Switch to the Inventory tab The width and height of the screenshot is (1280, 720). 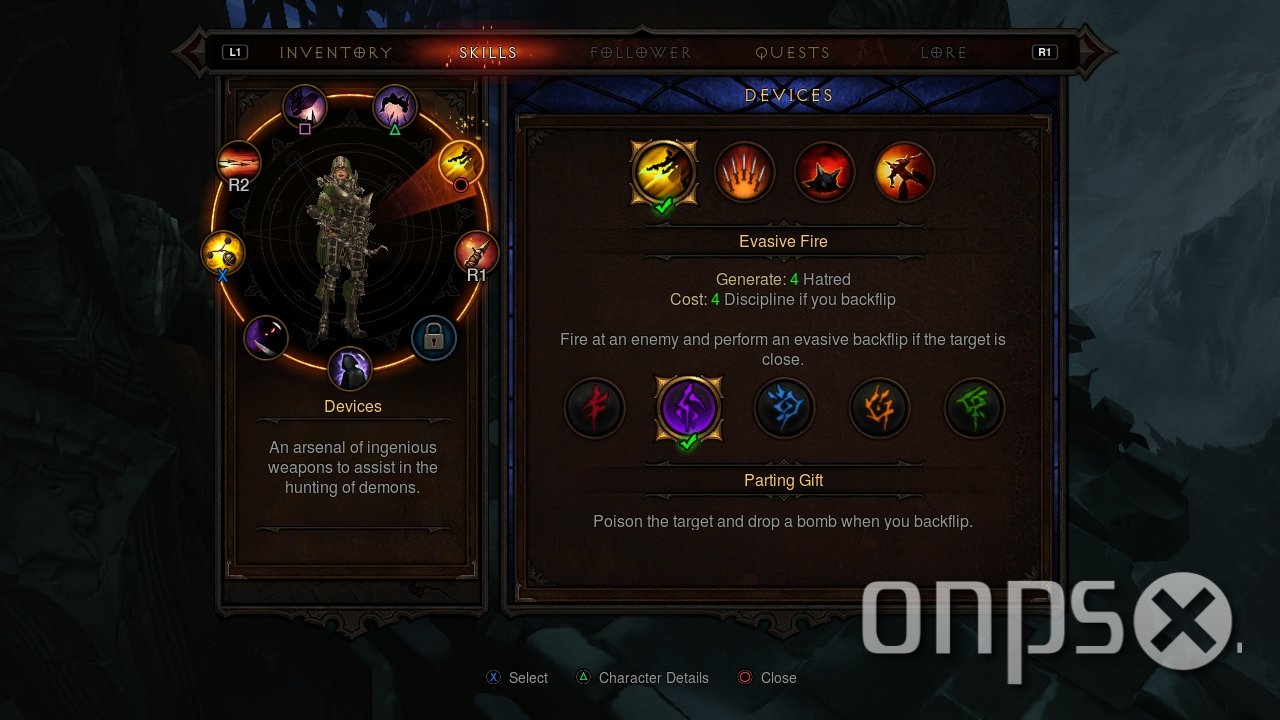click(x=336, y=51)
